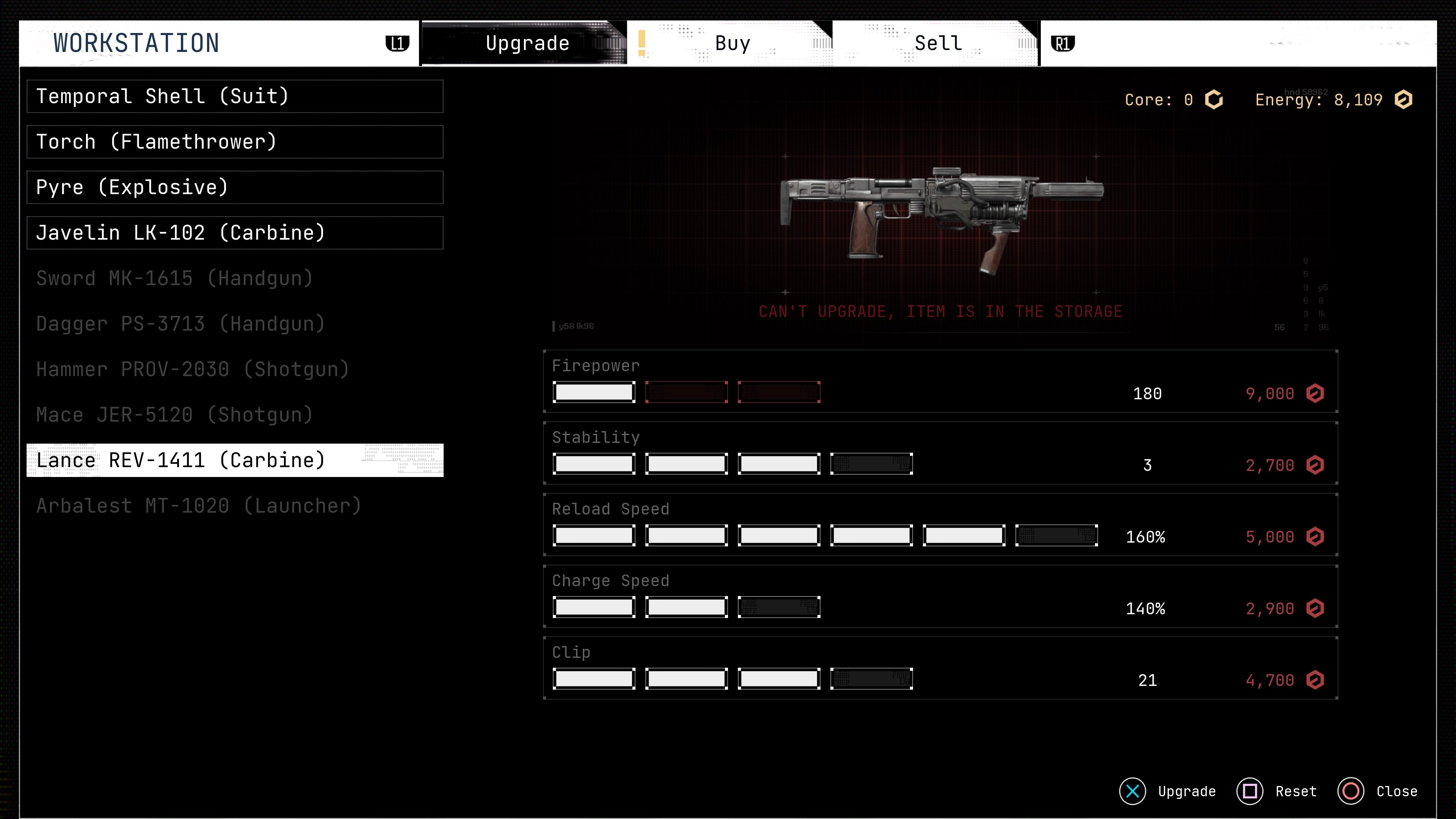Open the Sell tab

(938, 44)
